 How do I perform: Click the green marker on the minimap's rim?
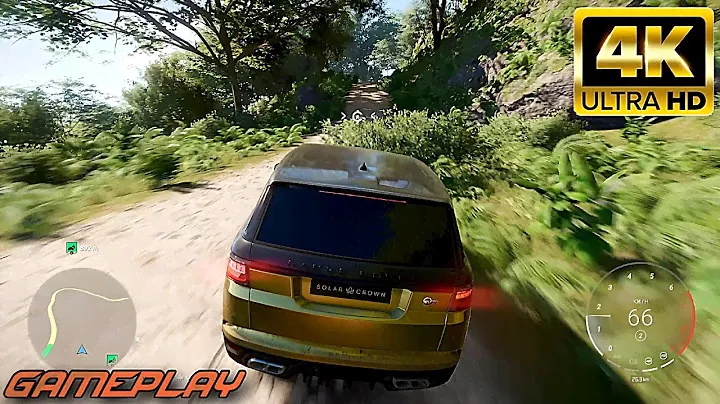tap(112, 357)
